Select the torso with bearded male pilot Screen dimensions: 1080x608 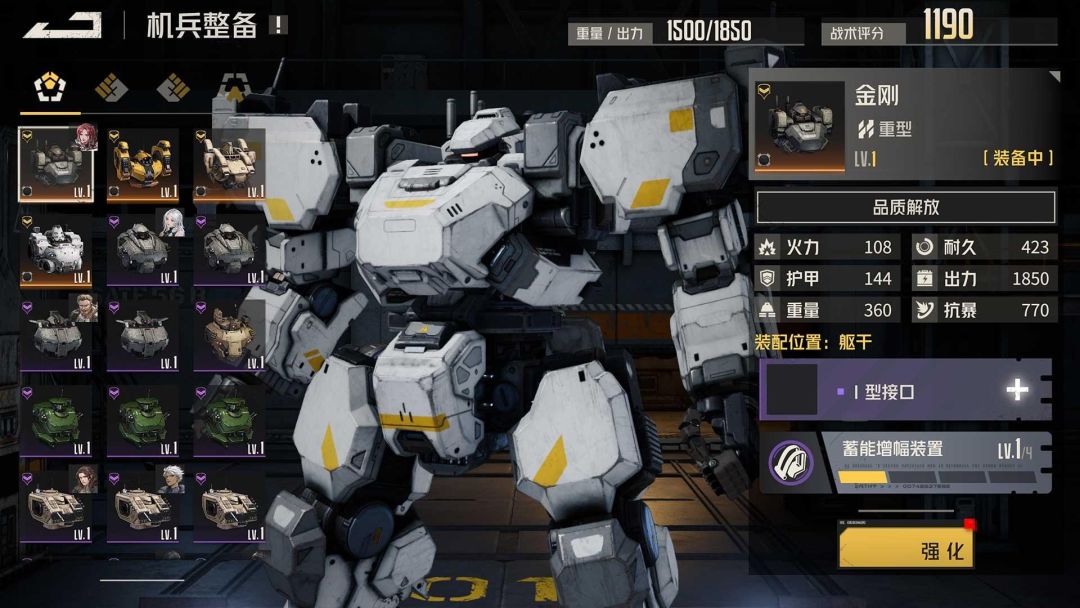tap(57, 334)
